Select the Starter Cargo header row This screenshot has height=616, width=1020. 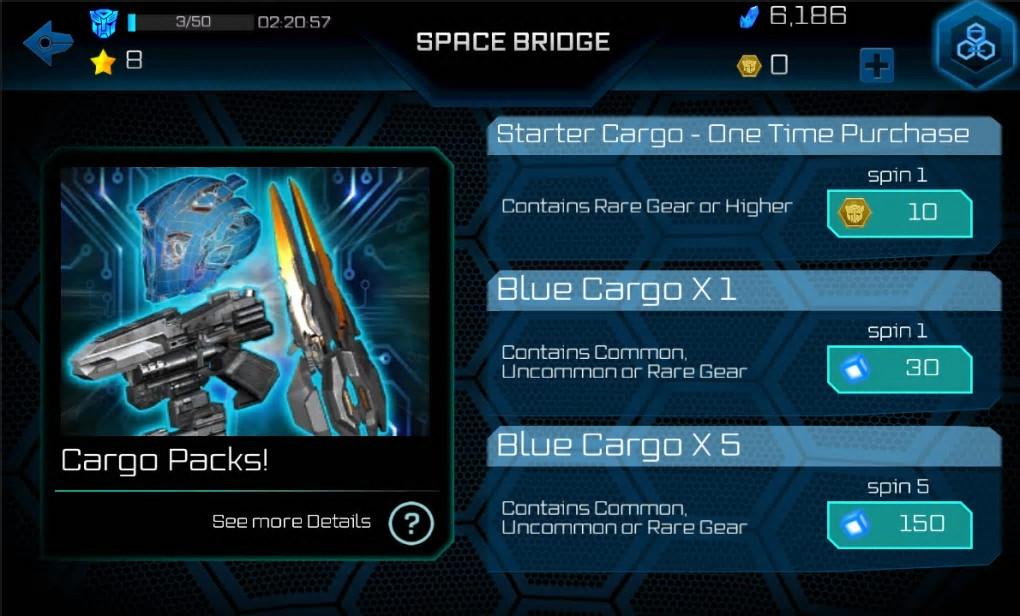coord(733,134)
